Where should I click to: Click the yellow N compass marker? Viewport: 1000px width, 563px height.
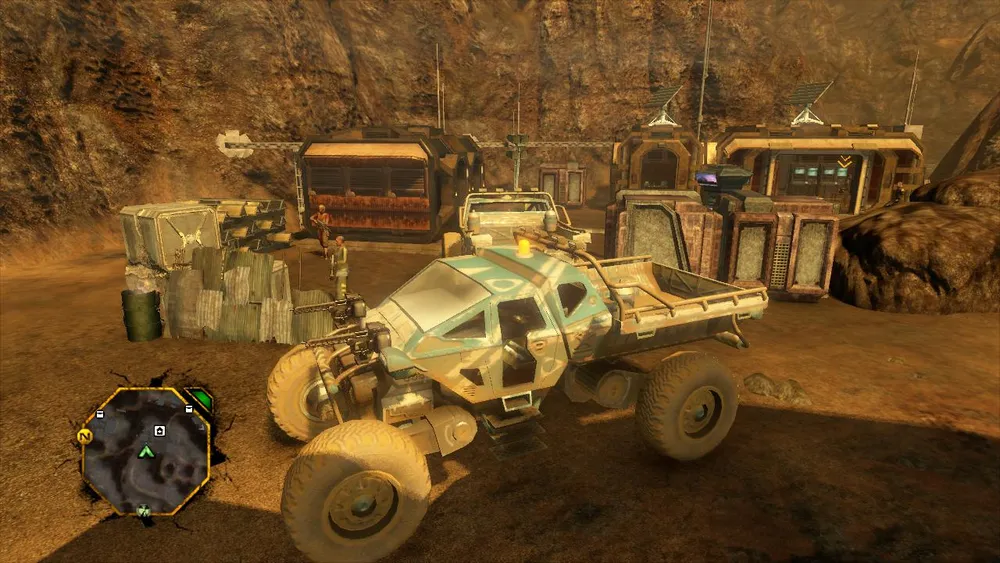point(84,436)
